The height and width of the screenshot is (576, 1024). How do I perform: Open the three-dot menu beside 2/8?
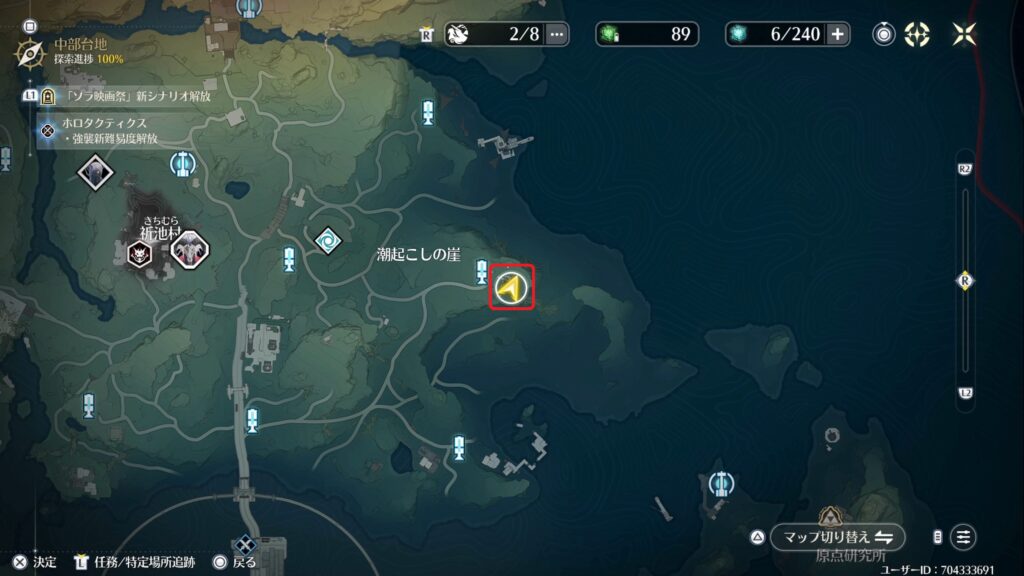(x=556, y=34)
